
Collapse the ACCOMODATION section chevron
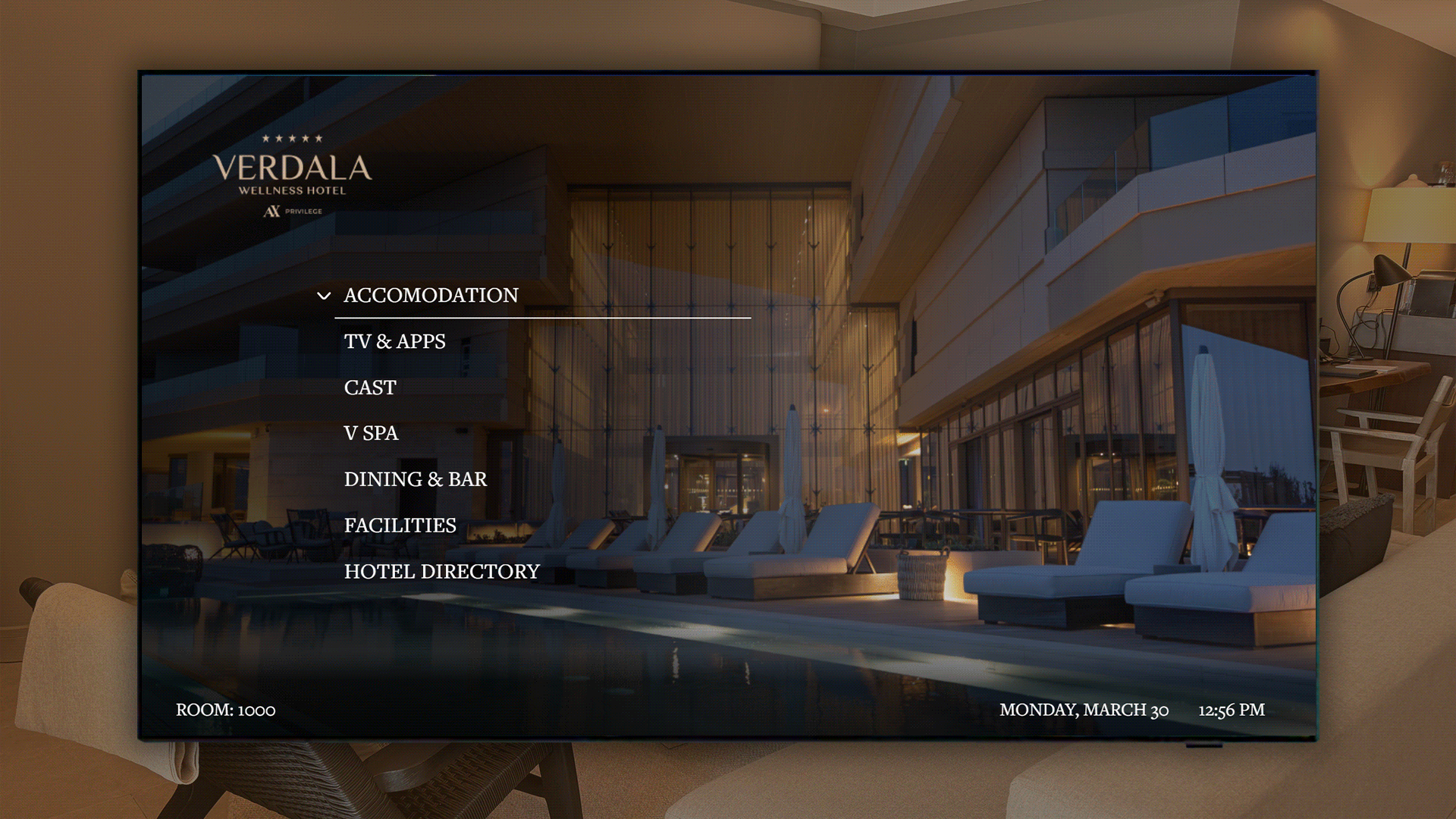tap(325, 296)
